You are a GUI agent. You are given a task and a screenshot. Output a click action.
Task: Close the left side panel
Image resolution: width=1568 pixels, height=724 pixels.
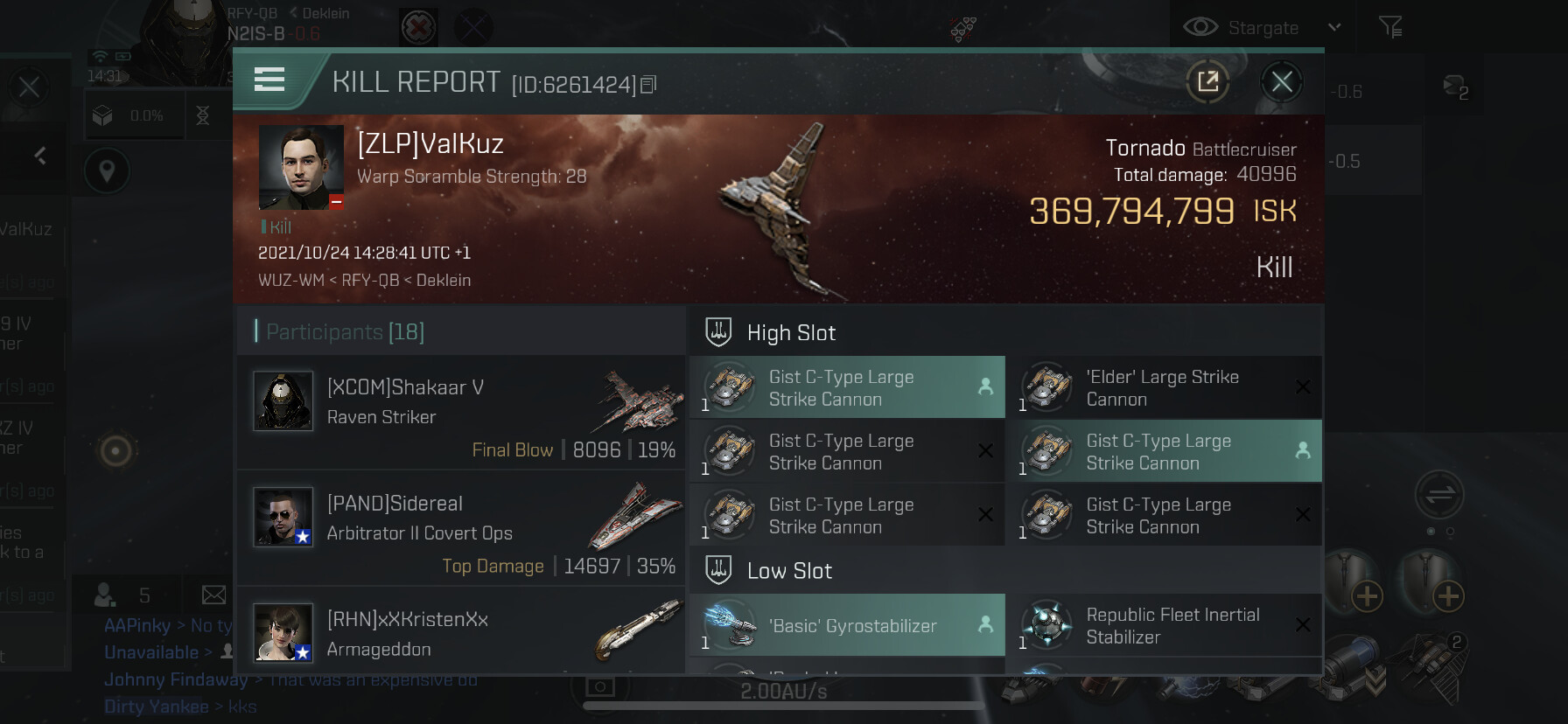click(29, 87)
